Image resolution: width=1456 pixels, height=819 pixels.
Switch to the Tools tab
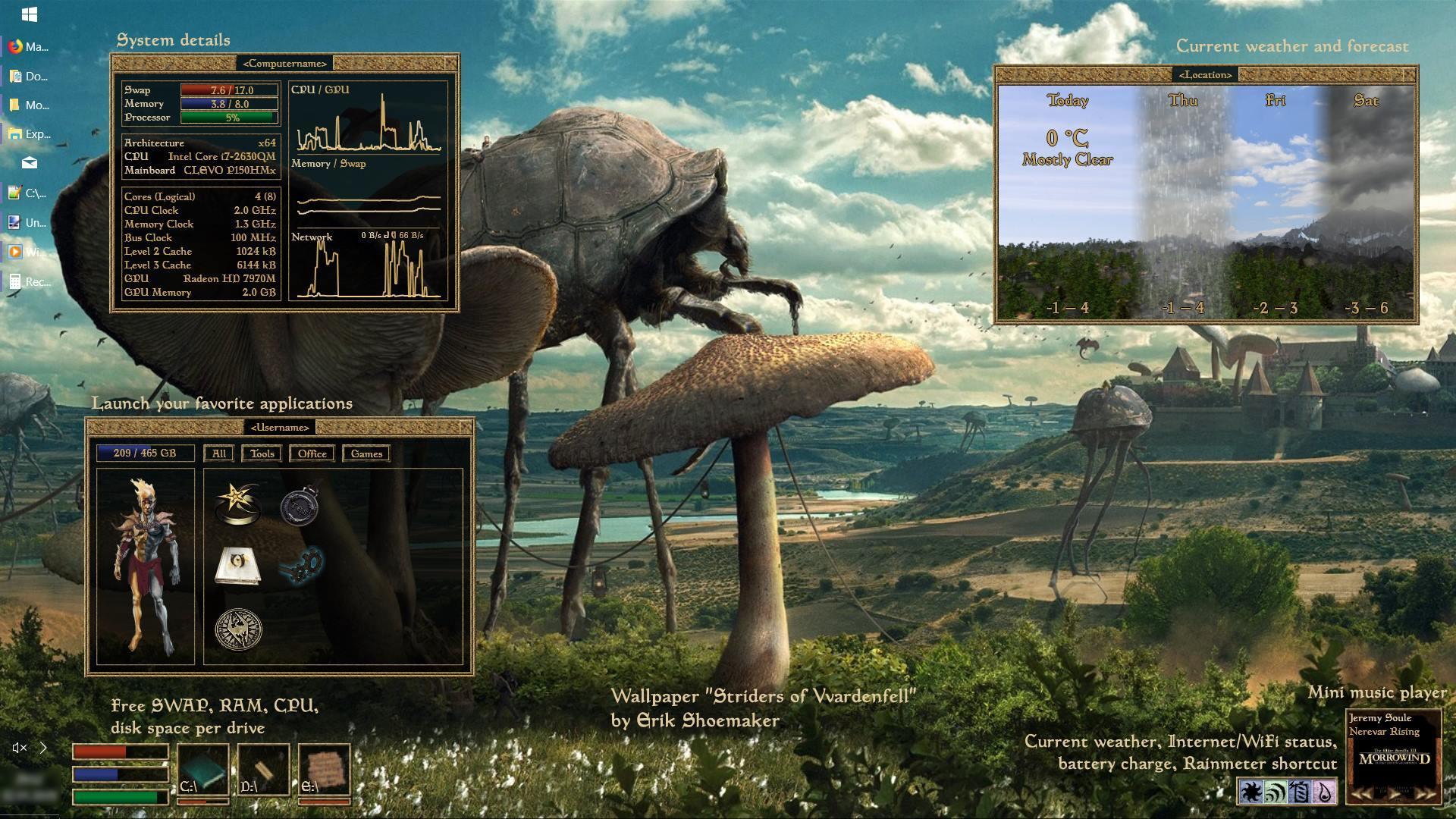click(x=262, y=453)
